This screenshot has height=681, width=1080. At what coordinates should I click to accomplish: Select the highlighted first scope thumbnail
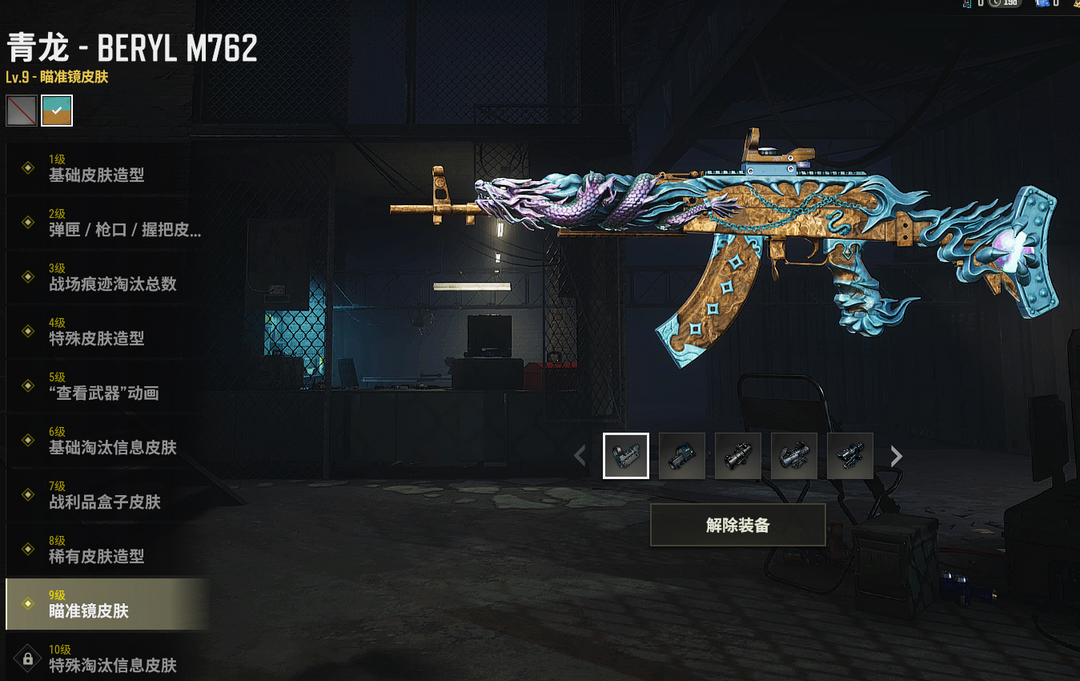626,456
